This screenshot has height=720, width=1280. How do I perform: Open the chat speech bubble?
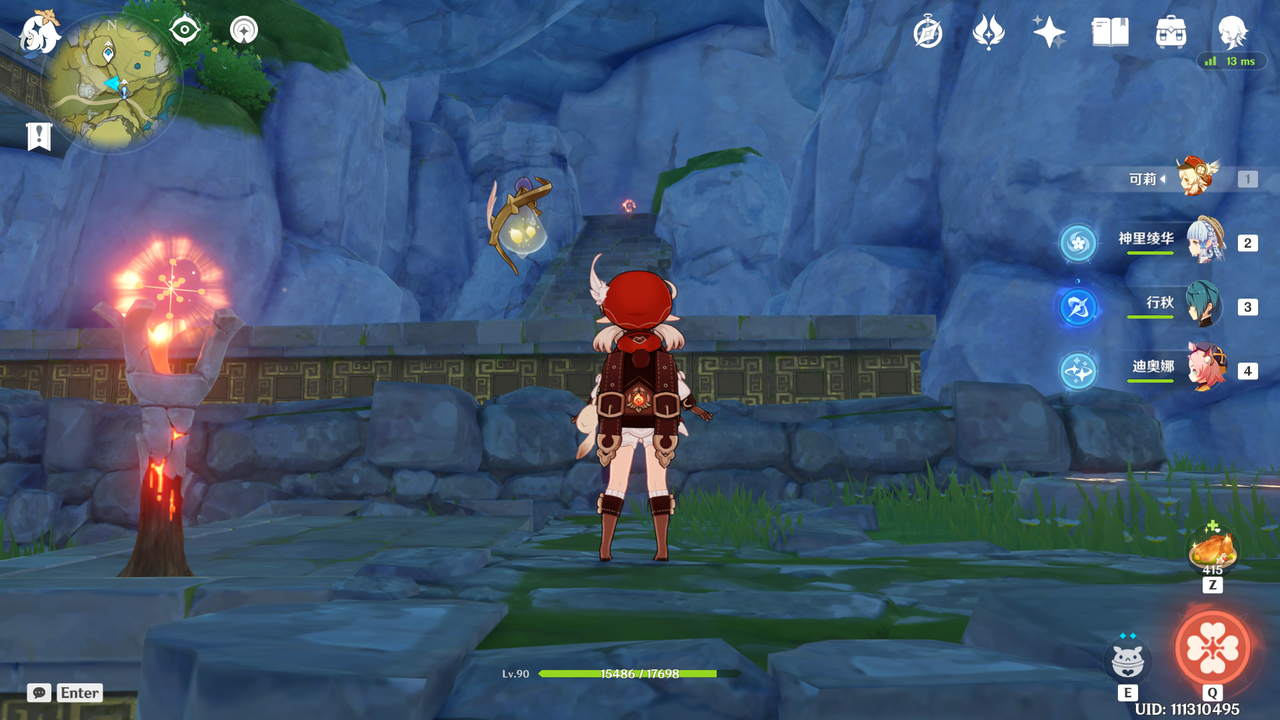coord(40,692)
